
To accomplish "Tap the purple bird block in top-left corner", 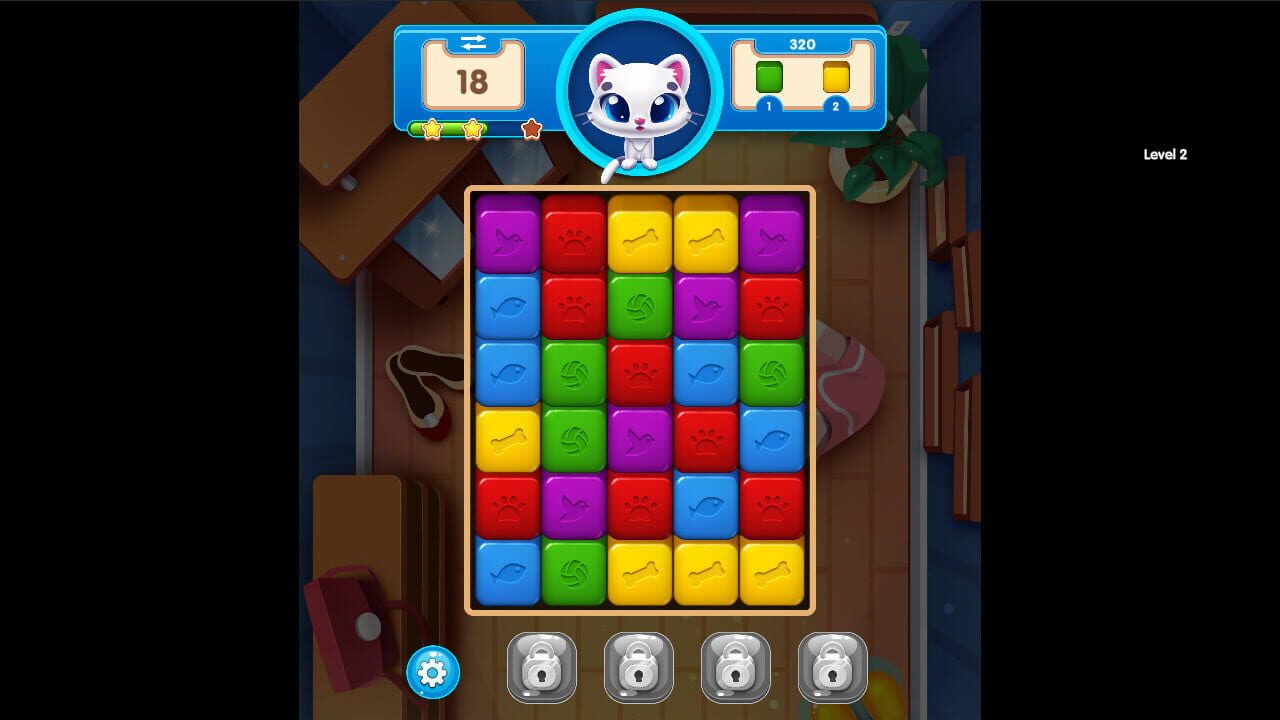I will click(509, 239).
